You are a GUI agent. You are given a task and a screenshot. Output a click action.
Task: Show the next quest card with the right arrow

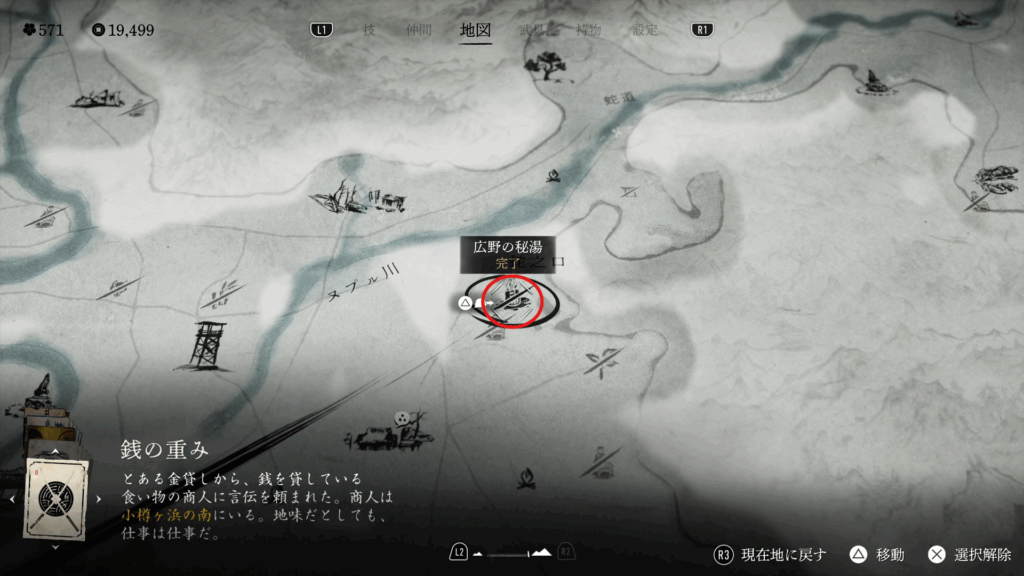(98, 498)
